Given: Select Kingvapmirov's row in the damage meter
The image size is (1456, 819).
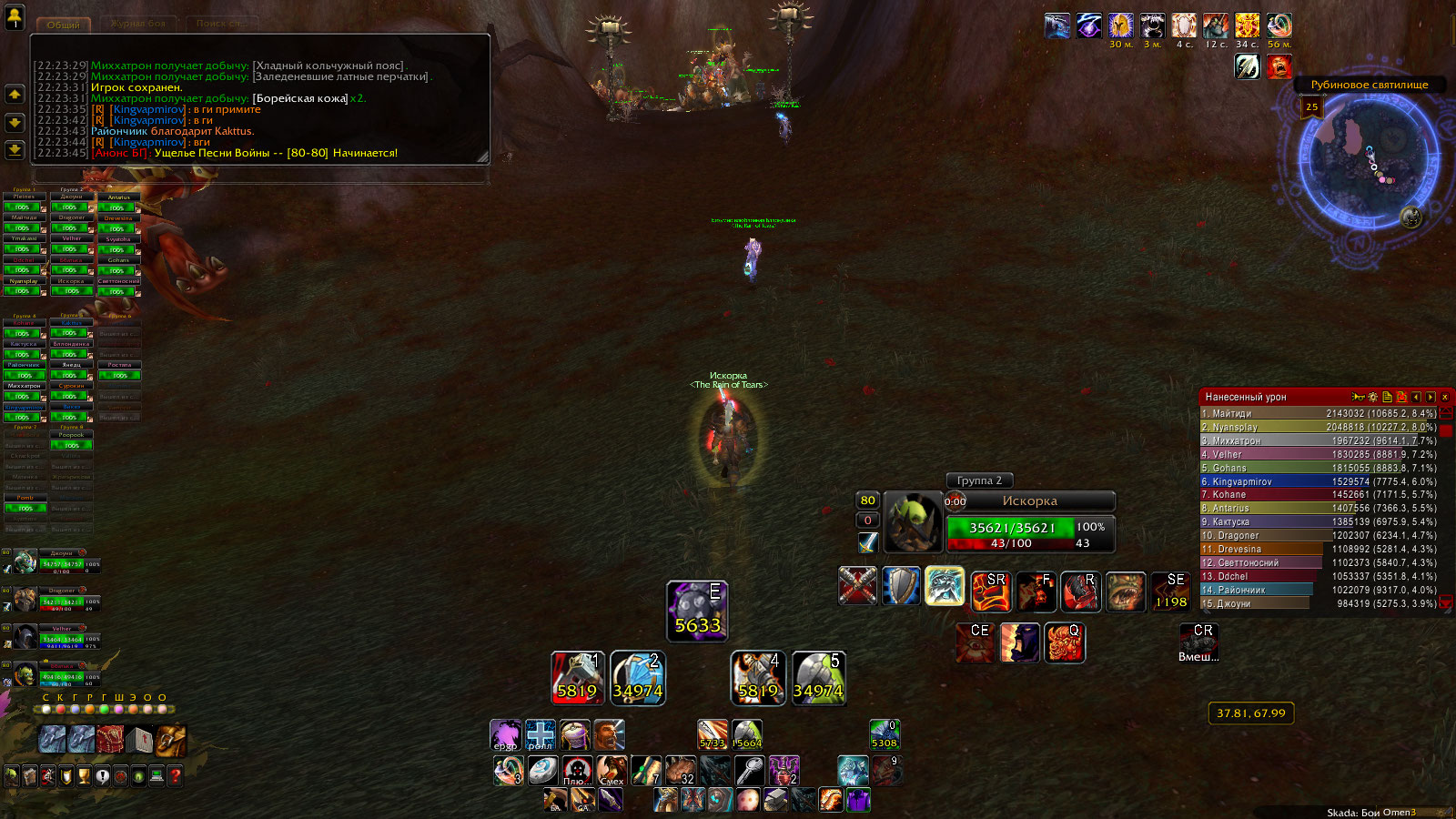Looking at the screenshot, I should coord(1319,481).
